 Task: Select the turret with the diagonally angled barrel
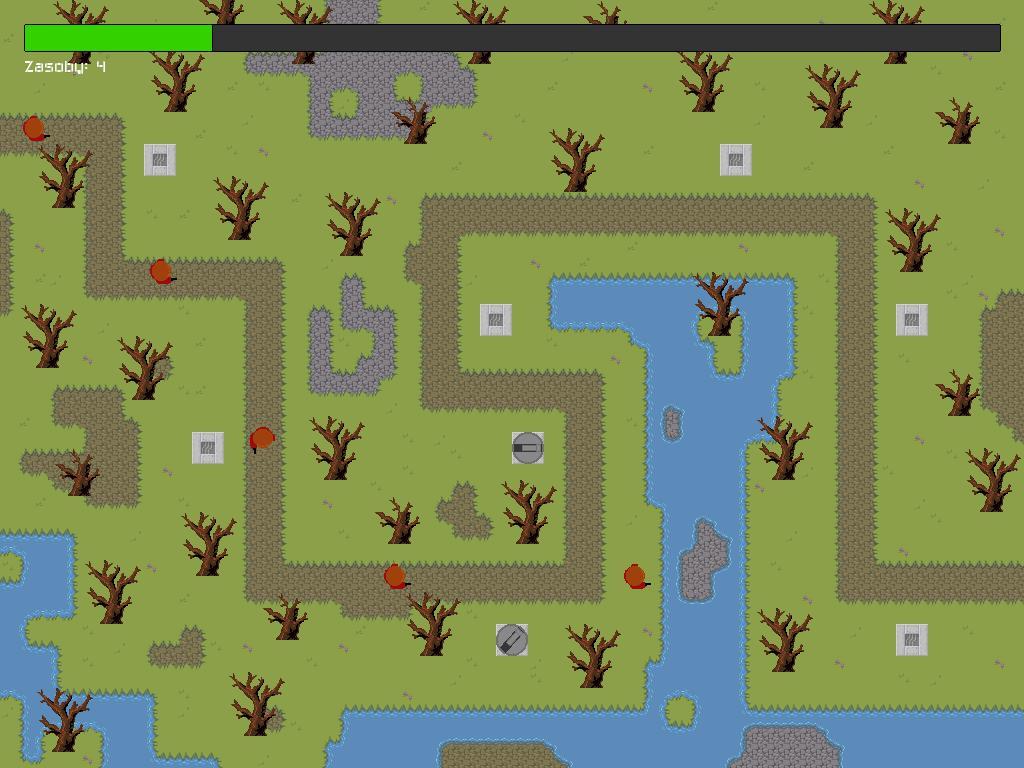tap(512, 640)
